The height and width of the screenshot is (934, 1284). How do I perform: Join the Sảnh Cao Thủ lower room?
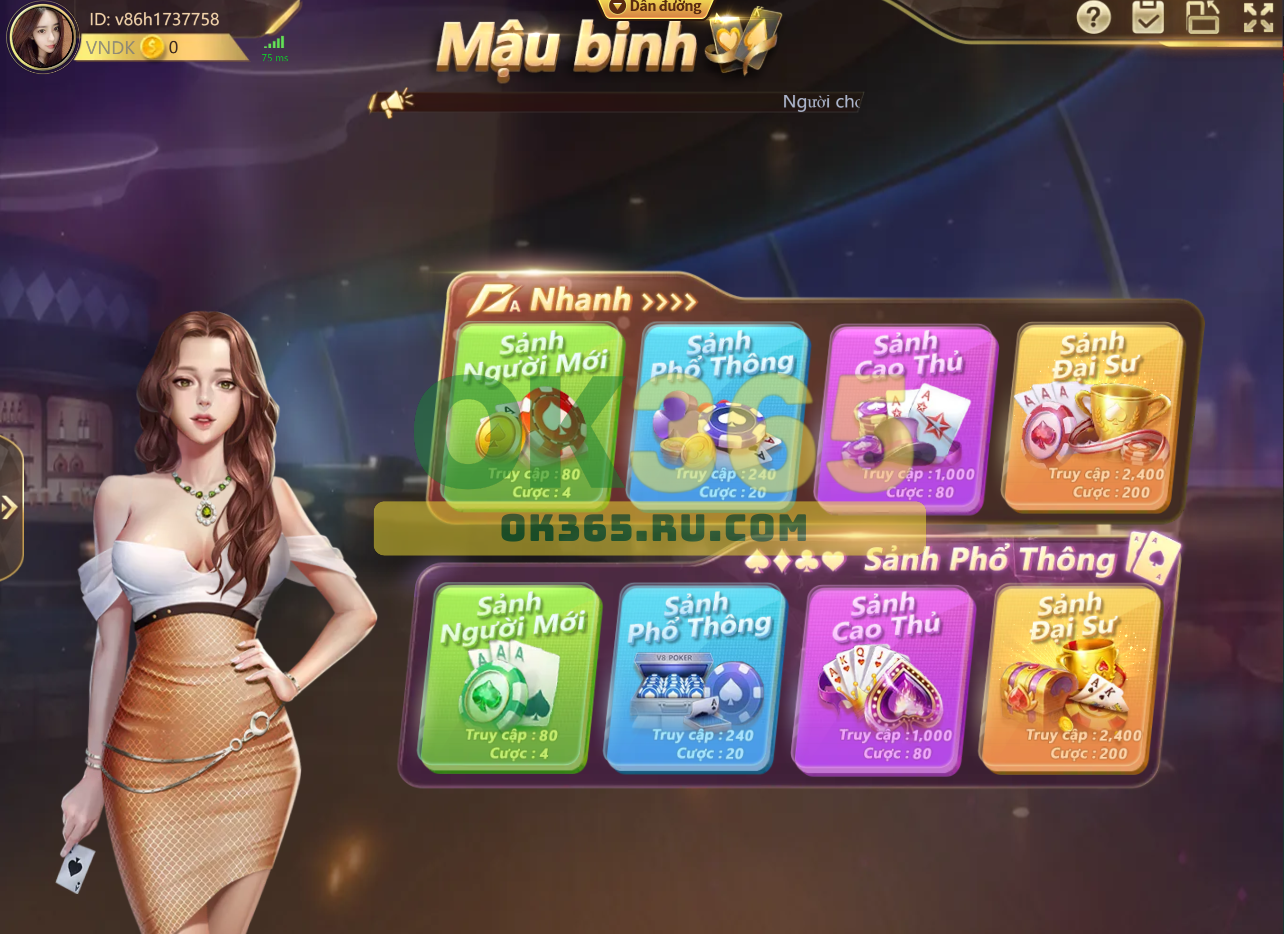876,680
